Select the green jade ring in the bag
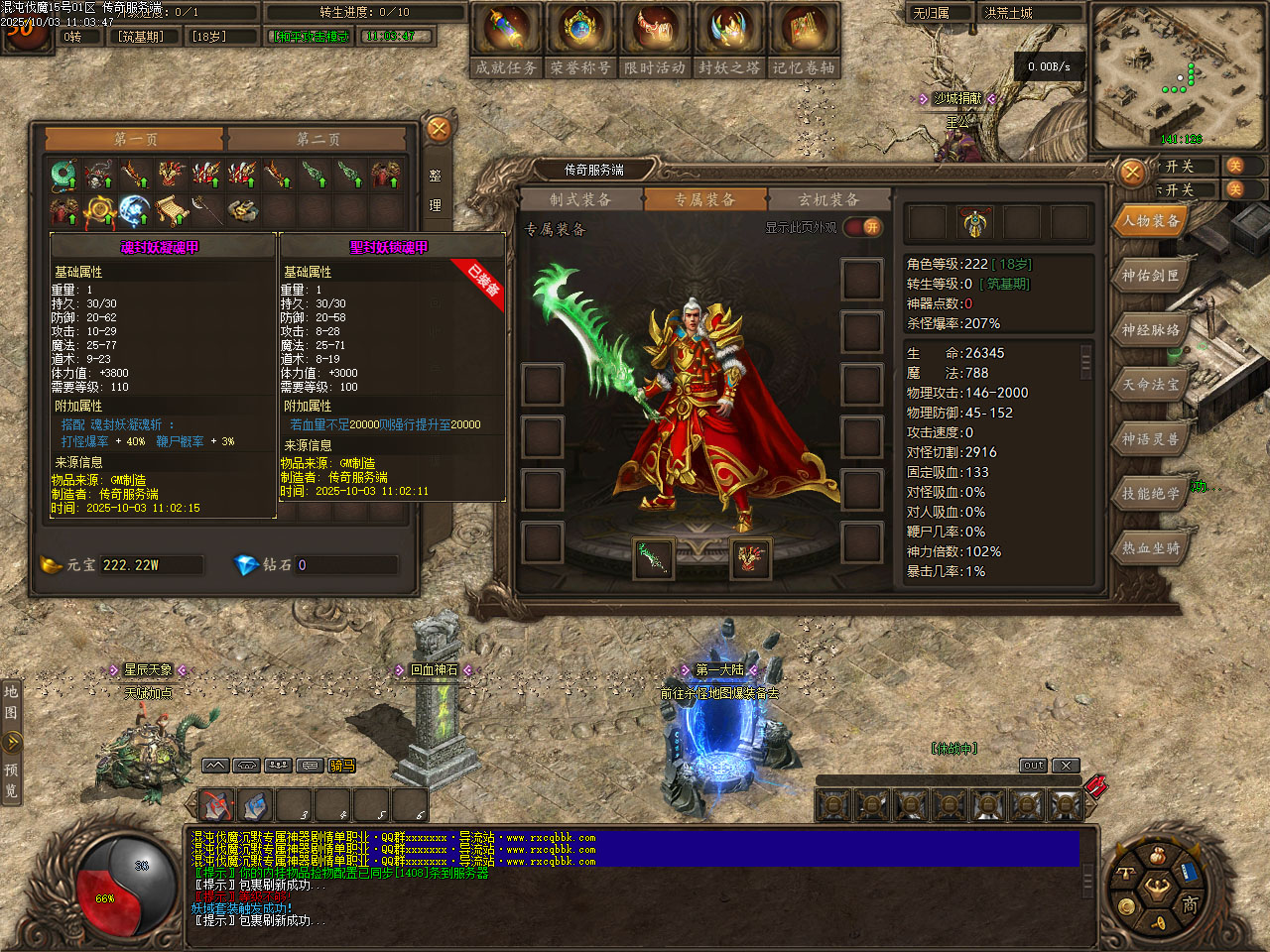Image resolution: width=1270 pixels, height=952 pixels. 64,176
